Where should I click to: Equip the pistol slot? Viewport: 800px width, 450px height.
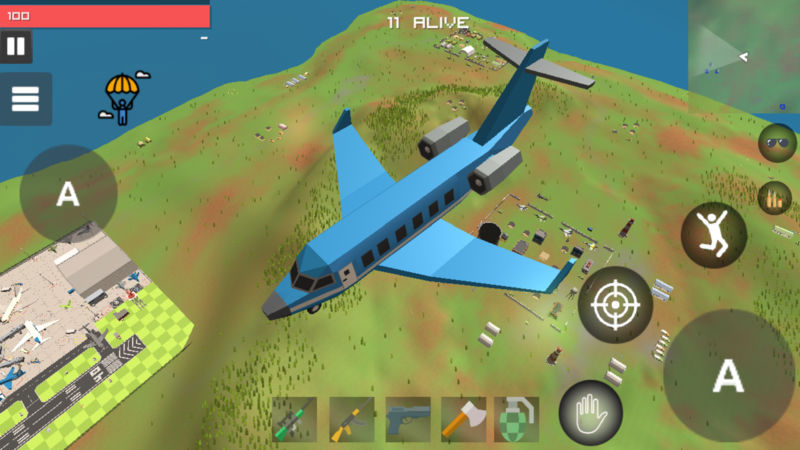pyautogui.click(x=407, y=419)
